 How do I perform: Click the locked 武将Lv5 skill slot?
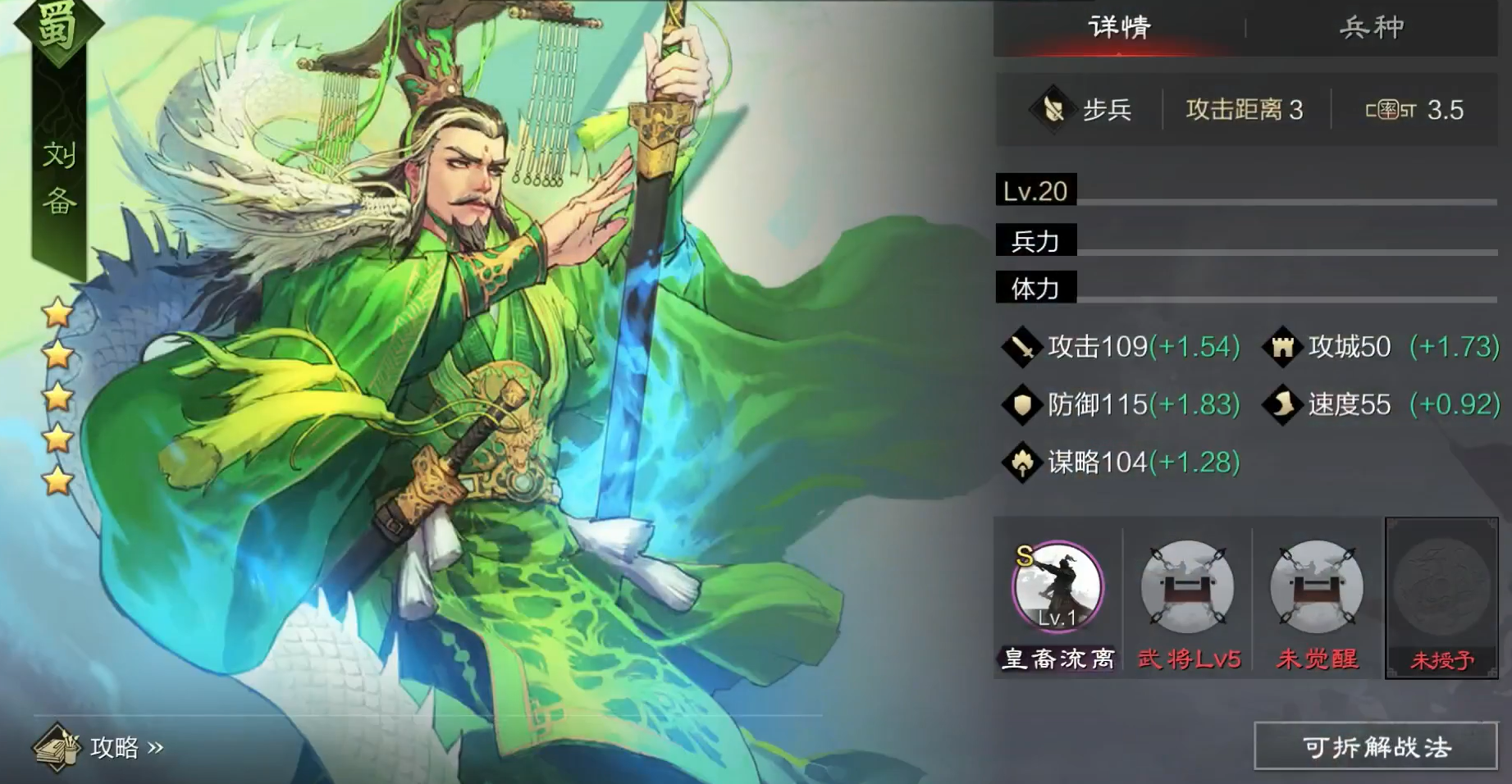tap(1187, 587)
